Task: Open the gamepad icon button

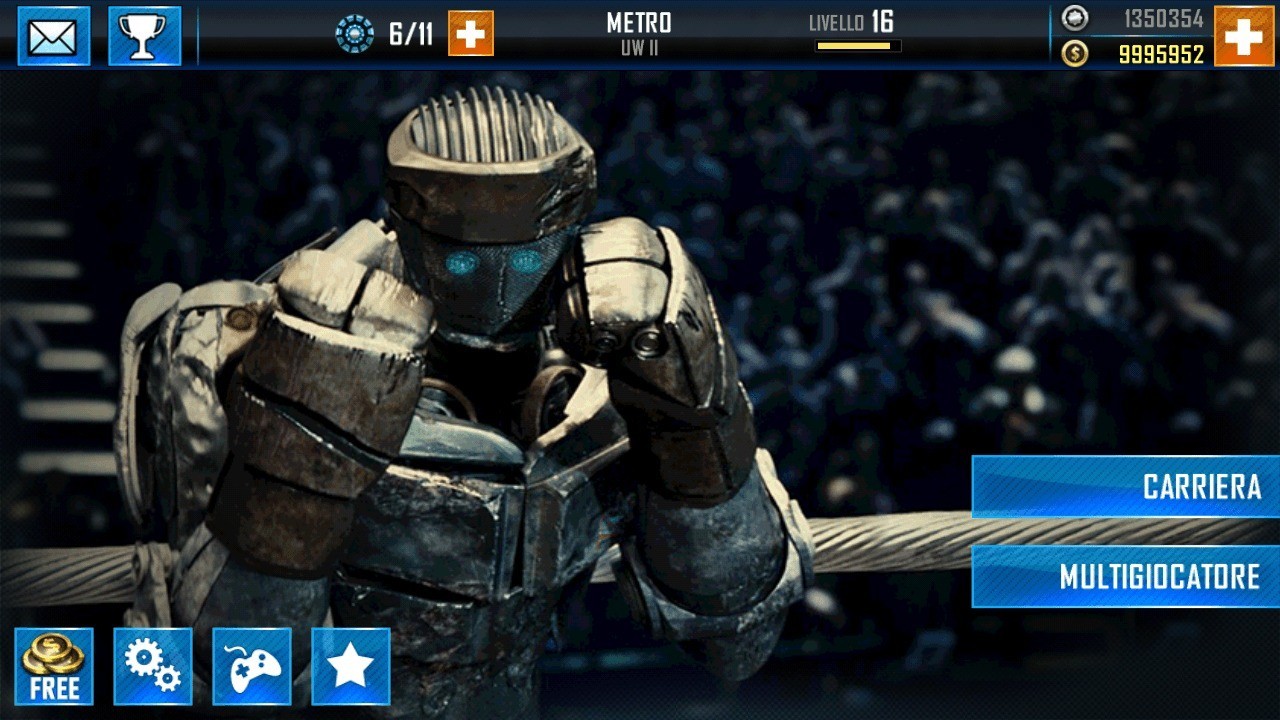Action: [x=252, y=666]
